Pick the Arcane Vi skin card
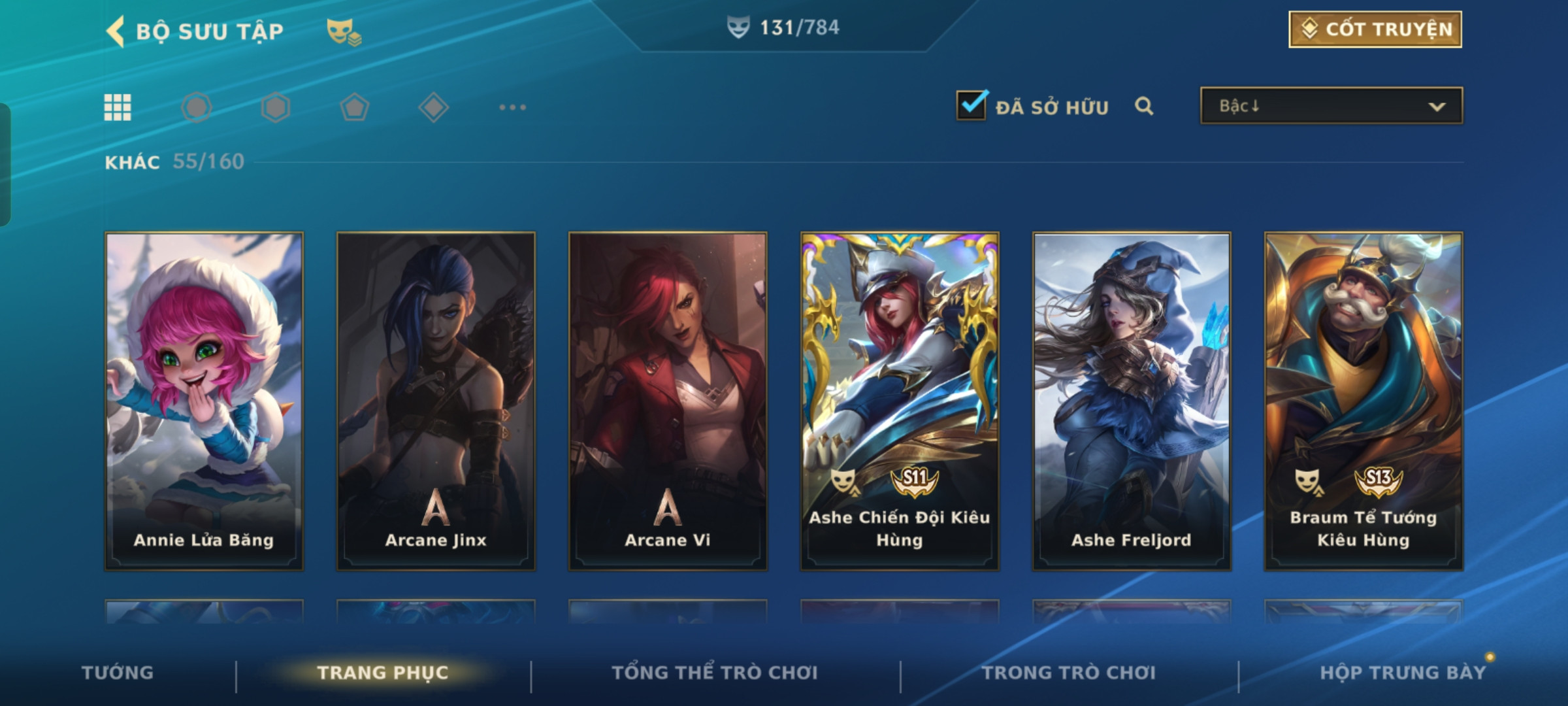Screen dimensions: 1568x706 pos(668,401)
